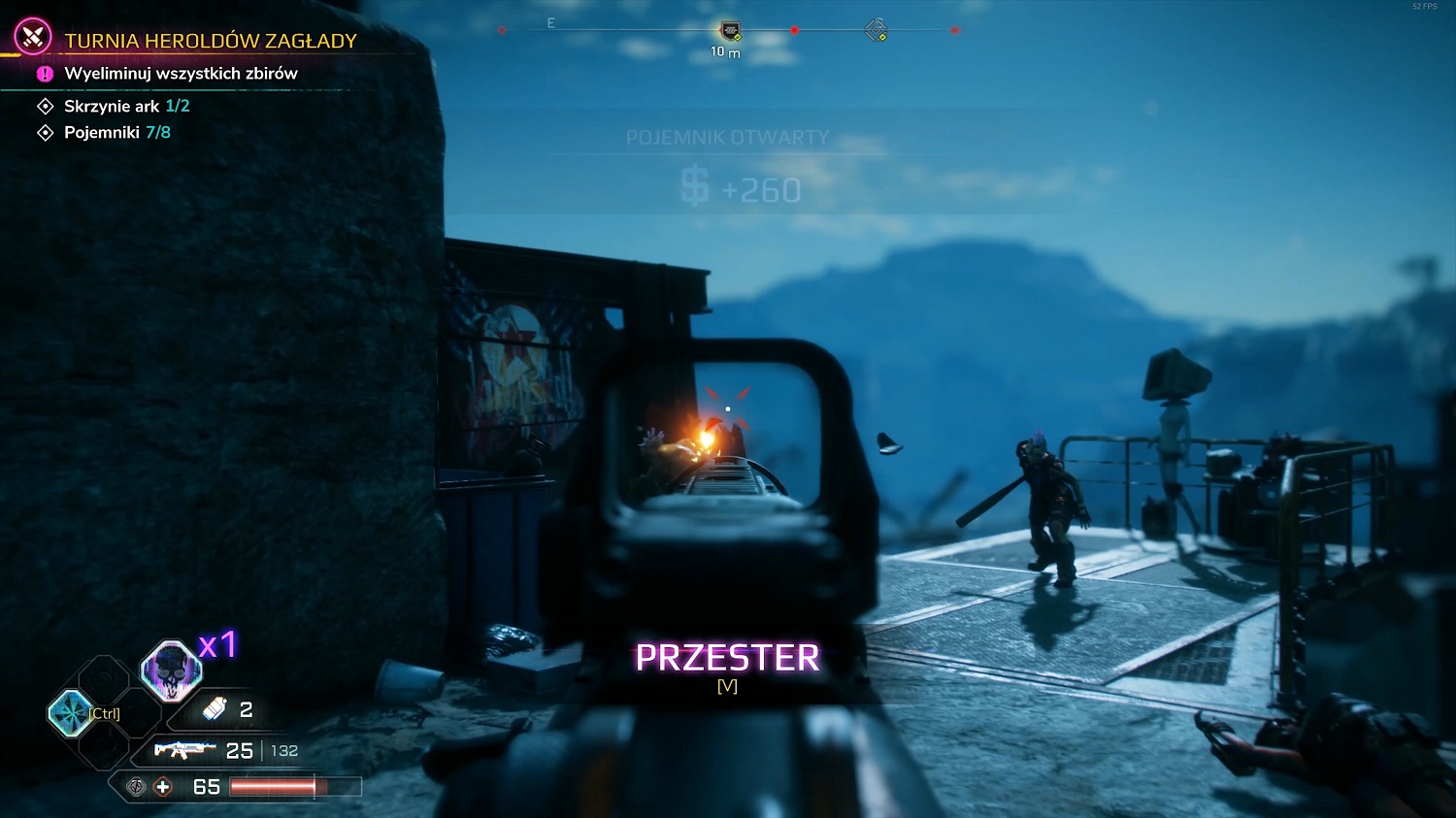
Task: Activate the purple skull Overdrive icon
Action: [172, 671]
